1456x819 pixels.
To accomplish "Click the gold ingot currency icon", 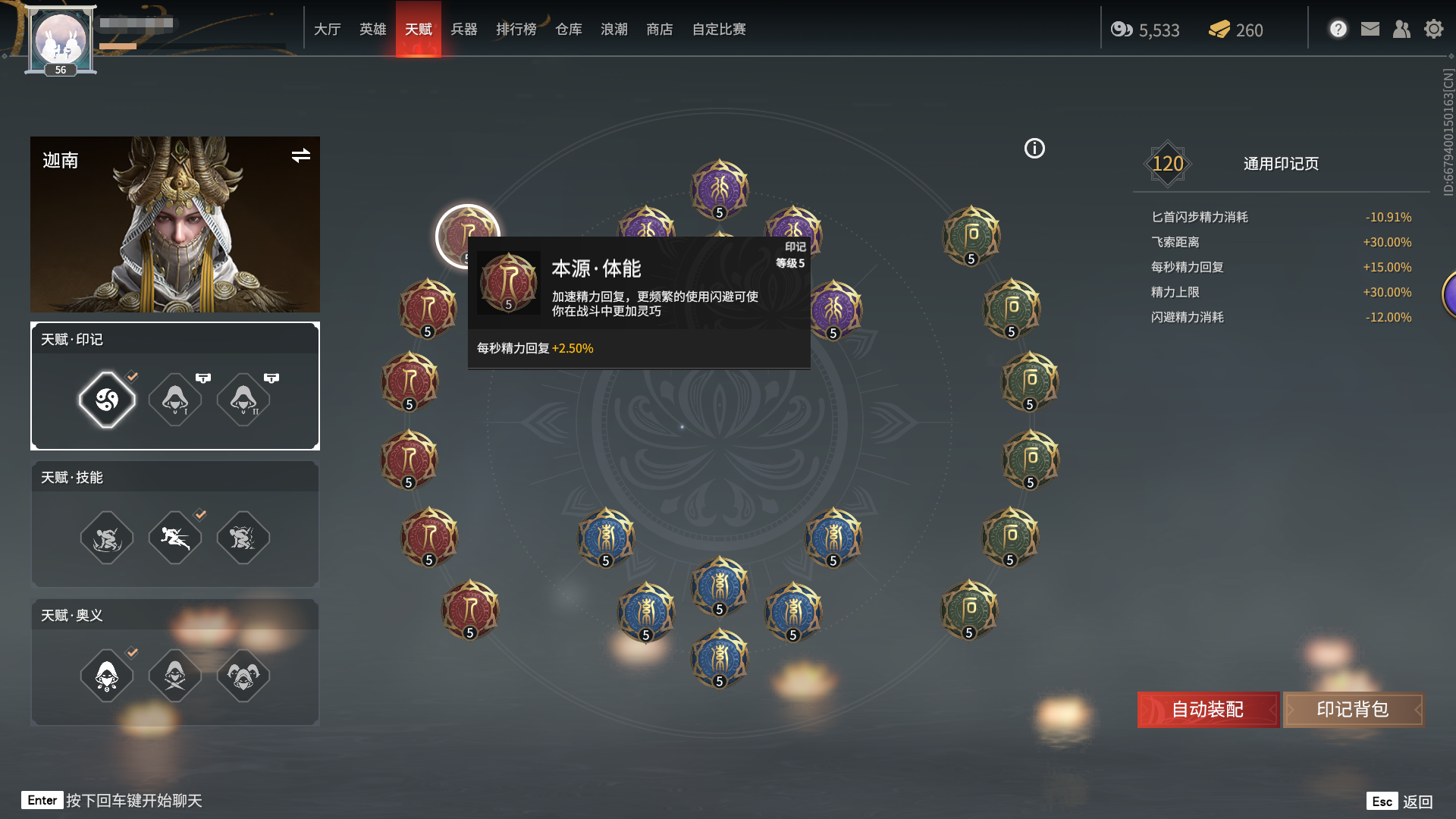I will 1219,30.
